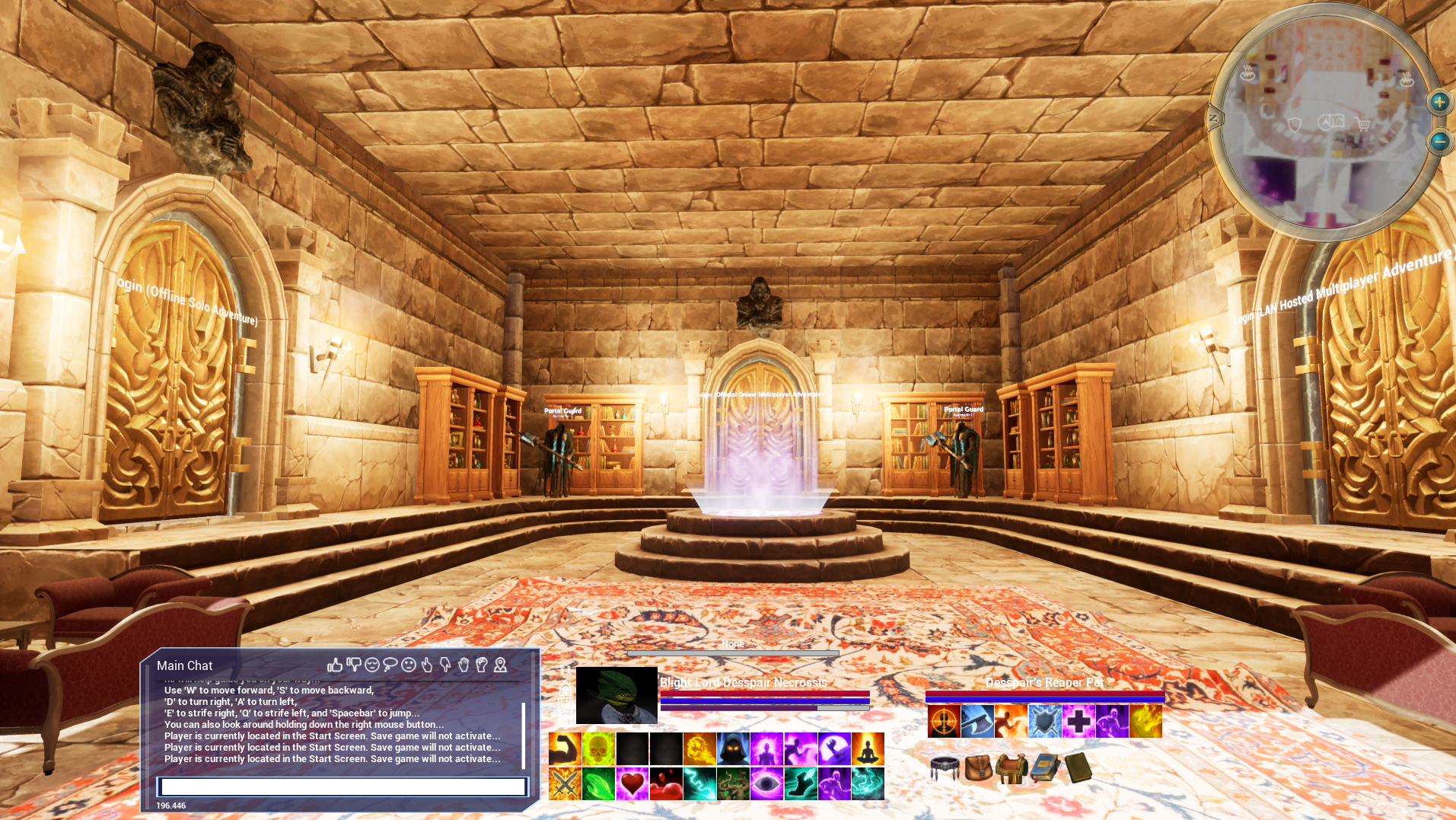
Task: Type in the Main Chat input box
Action: 342,786
